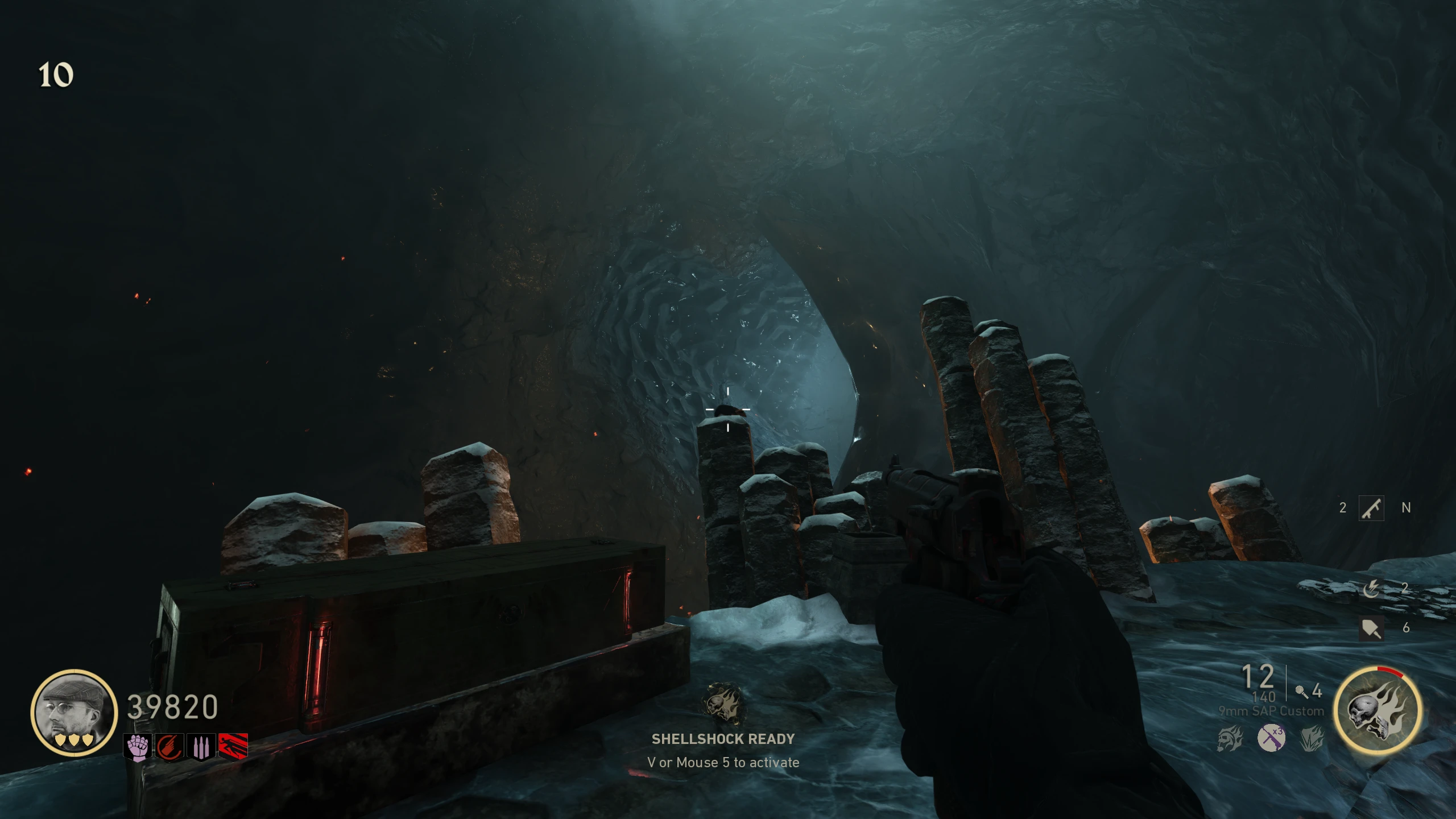The image size is (1456, 819).
Task: Select the three purple bullets perk icon
Action: tap(201, 747)
